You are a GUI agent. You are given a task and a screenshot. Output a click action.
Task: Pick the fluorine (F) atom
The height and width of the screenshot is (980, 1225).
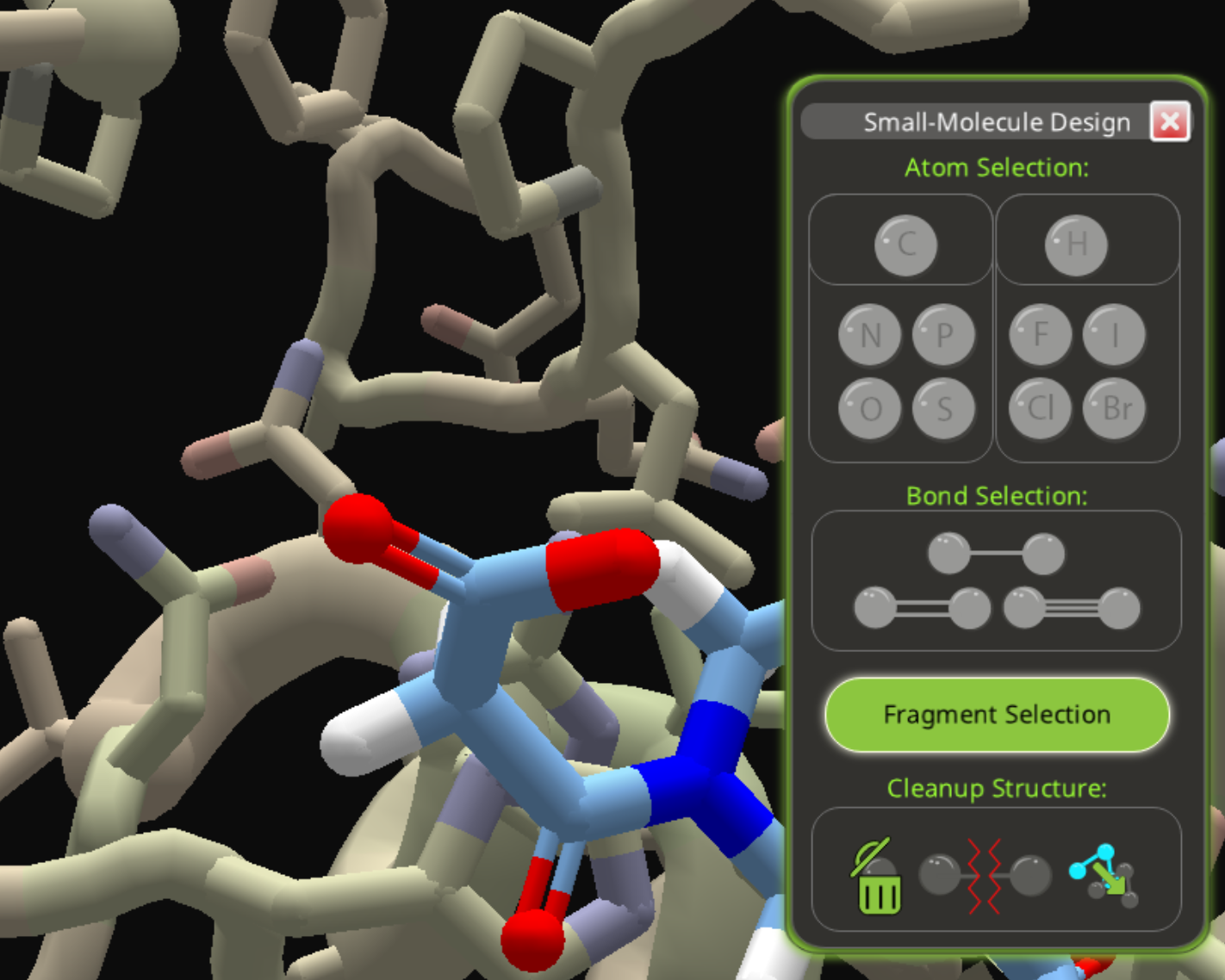coord(1041,335)
